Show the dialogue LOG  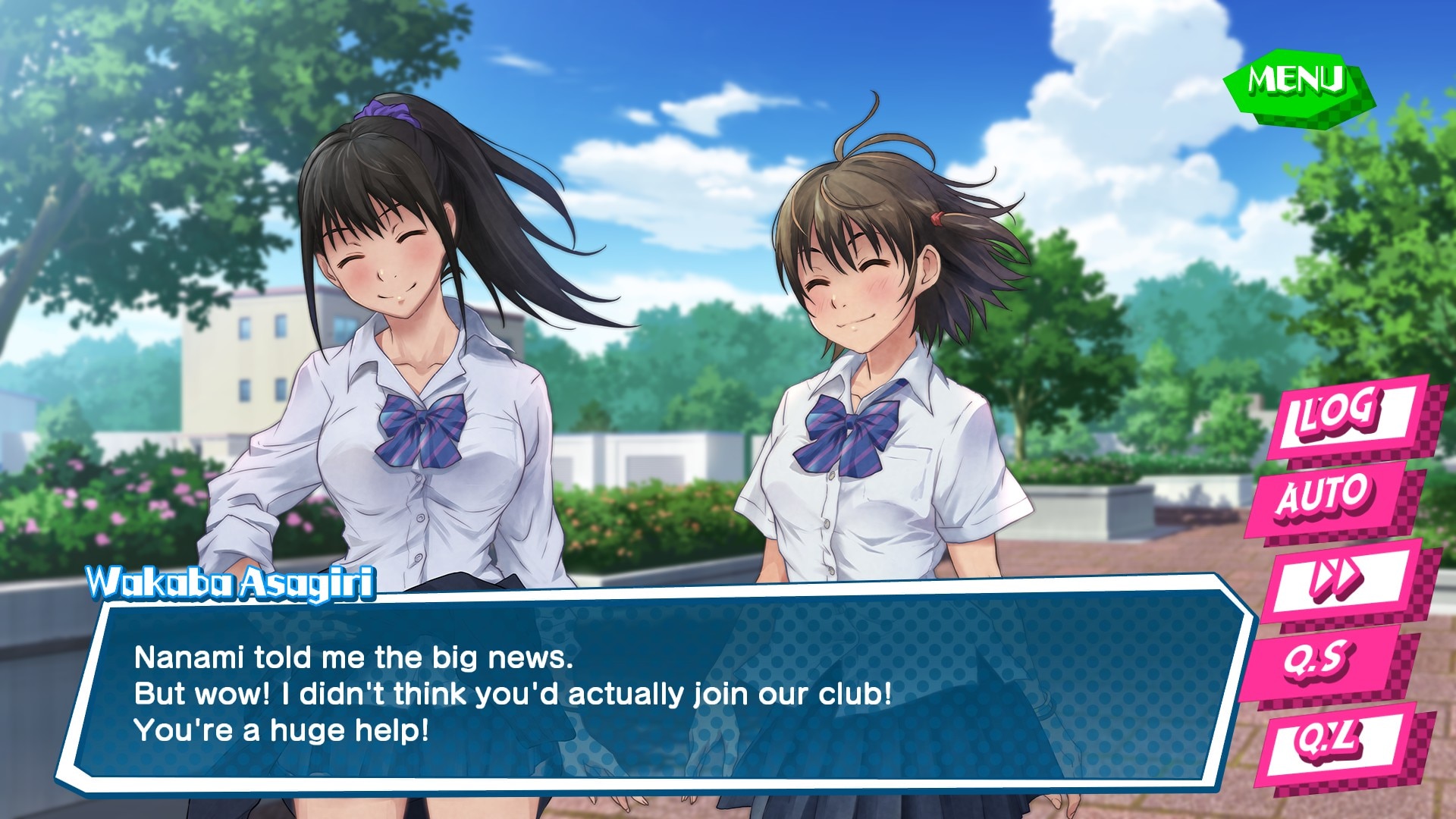[x=1341, y=416]
